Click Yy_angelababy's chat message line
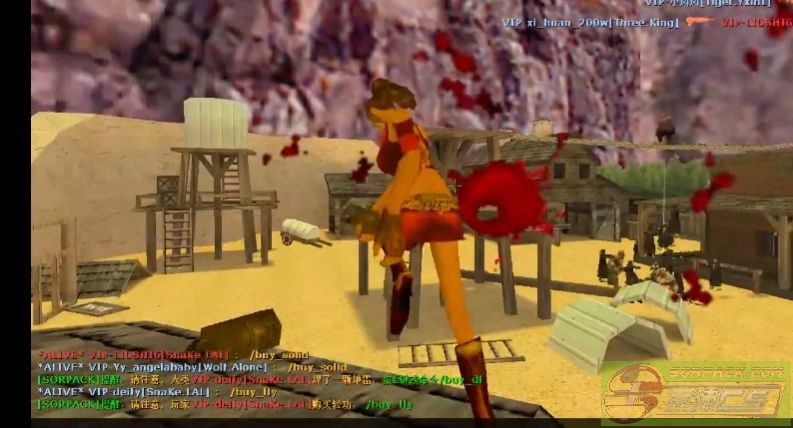The height and width of the screenshot is (428, 793). click(x=190, y=367)
